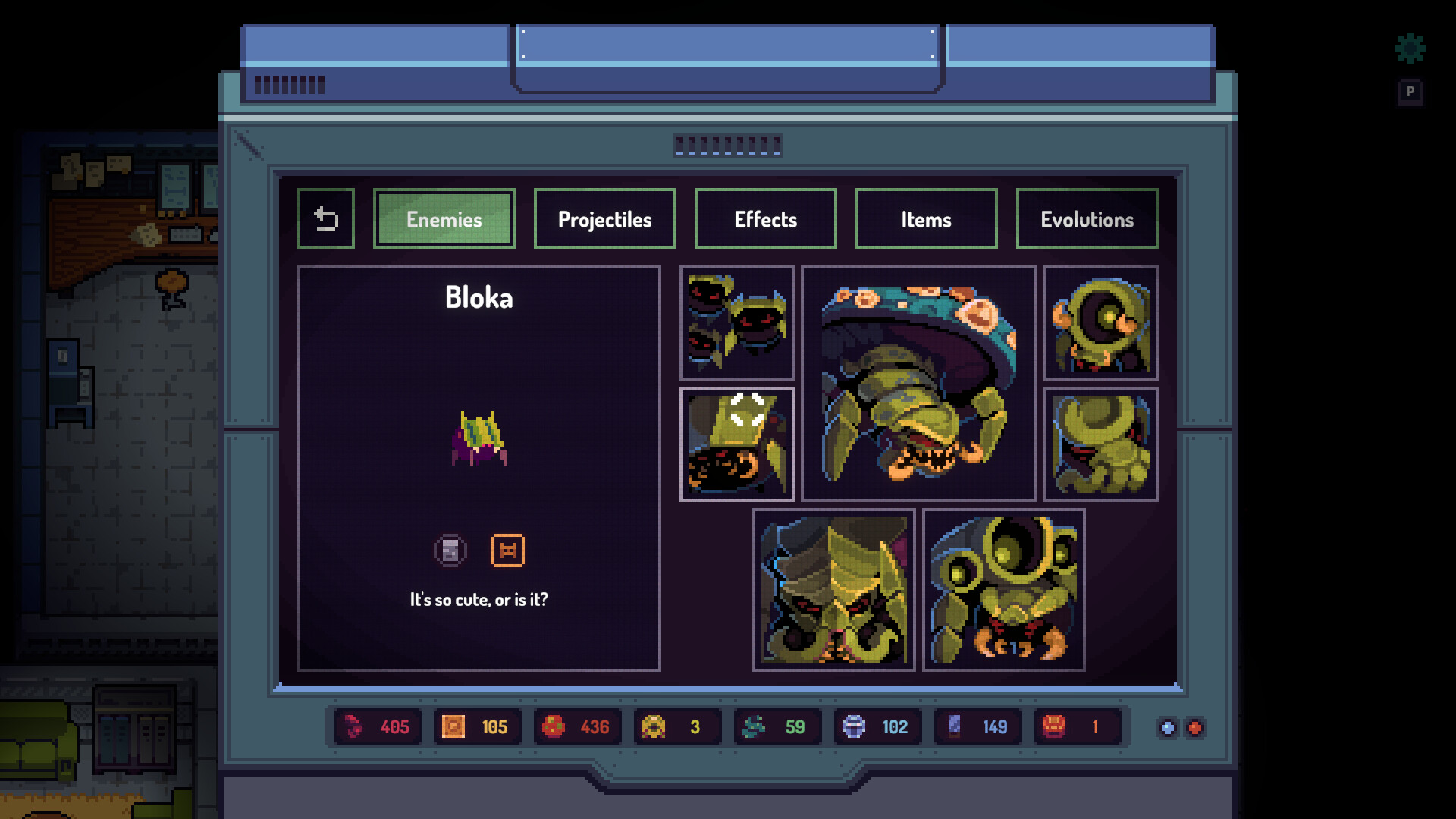This screenshot has width=1456, height=819.
Task: Click the green creature currency icon with 59
Action: tap(777, 726)
